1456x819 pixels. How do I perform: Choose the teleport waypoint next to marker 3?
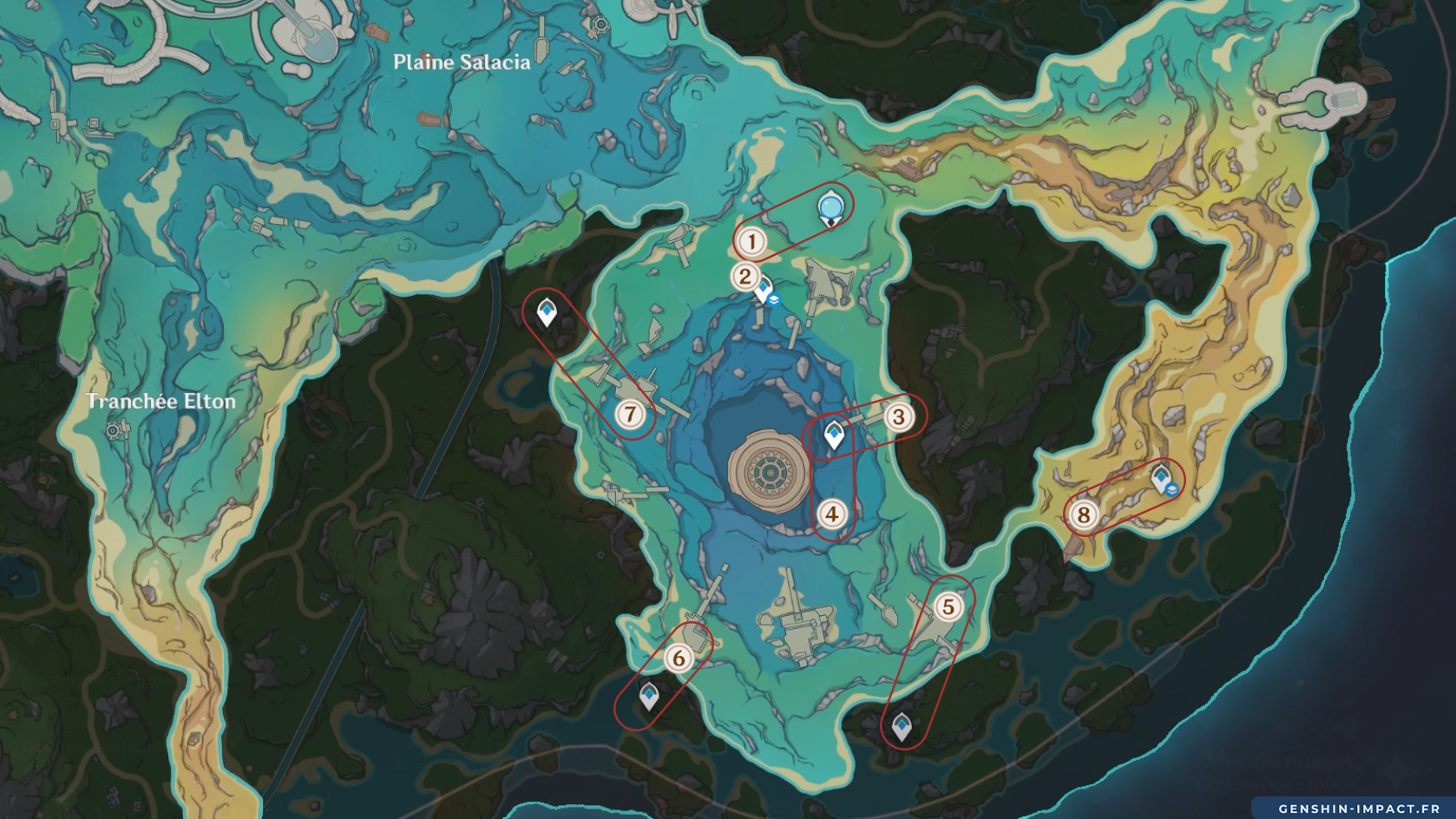[835, 434]
